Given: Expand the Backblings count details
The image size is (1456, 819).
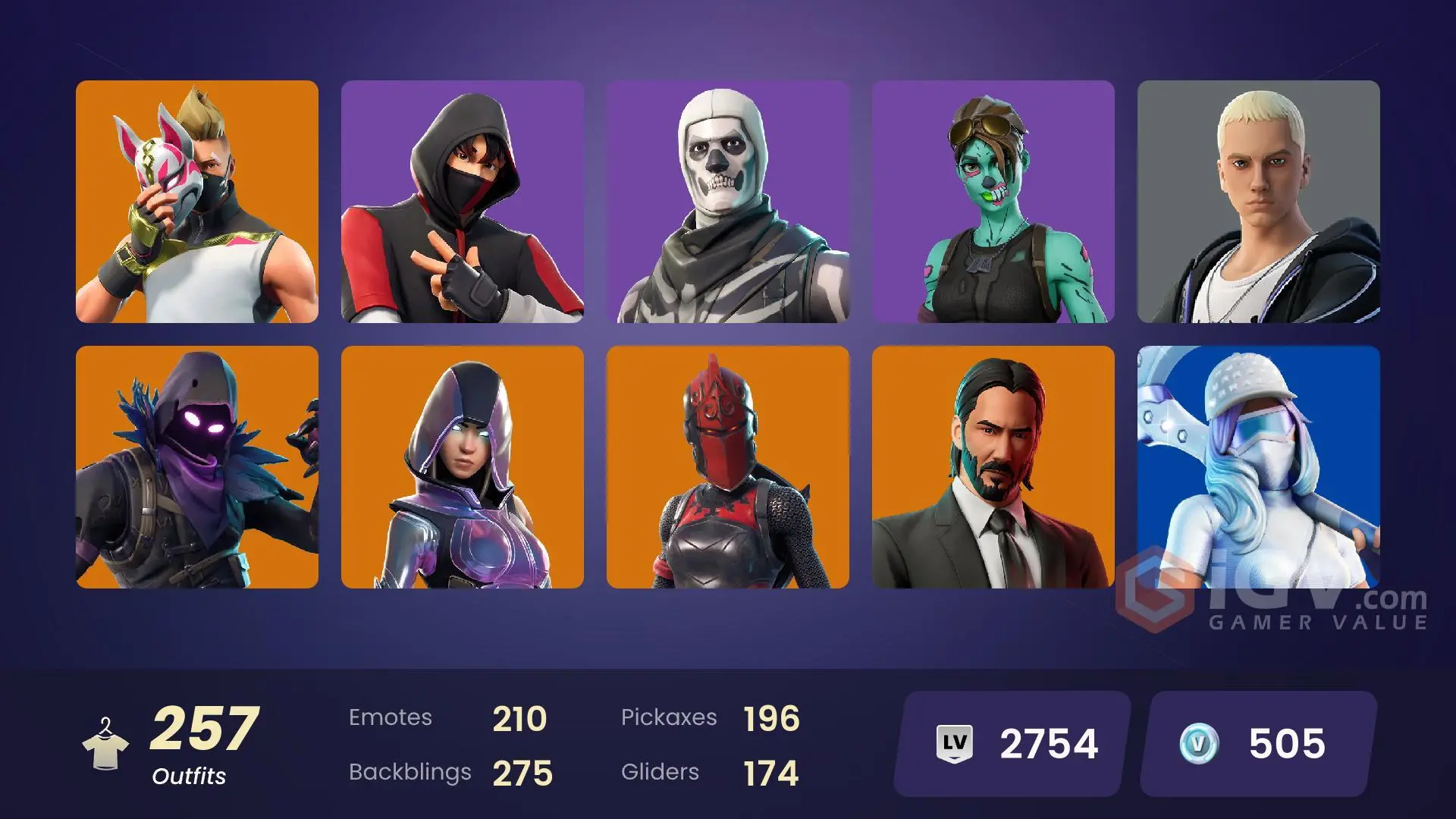Looking at the screenshot, I should click(410, 772).
